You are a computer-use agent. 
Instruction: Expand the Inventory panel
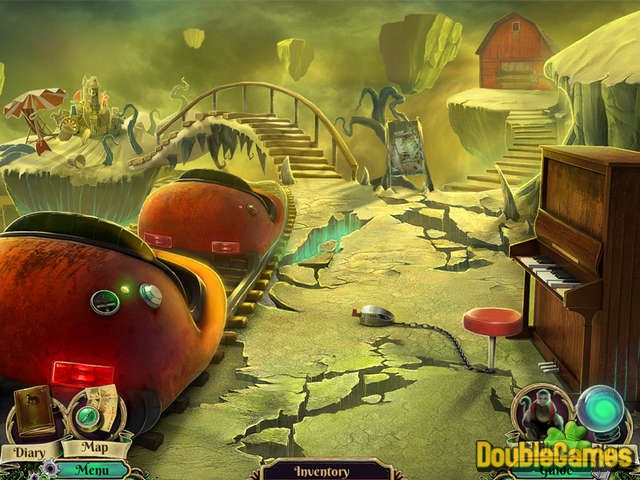tap(321, 470)
